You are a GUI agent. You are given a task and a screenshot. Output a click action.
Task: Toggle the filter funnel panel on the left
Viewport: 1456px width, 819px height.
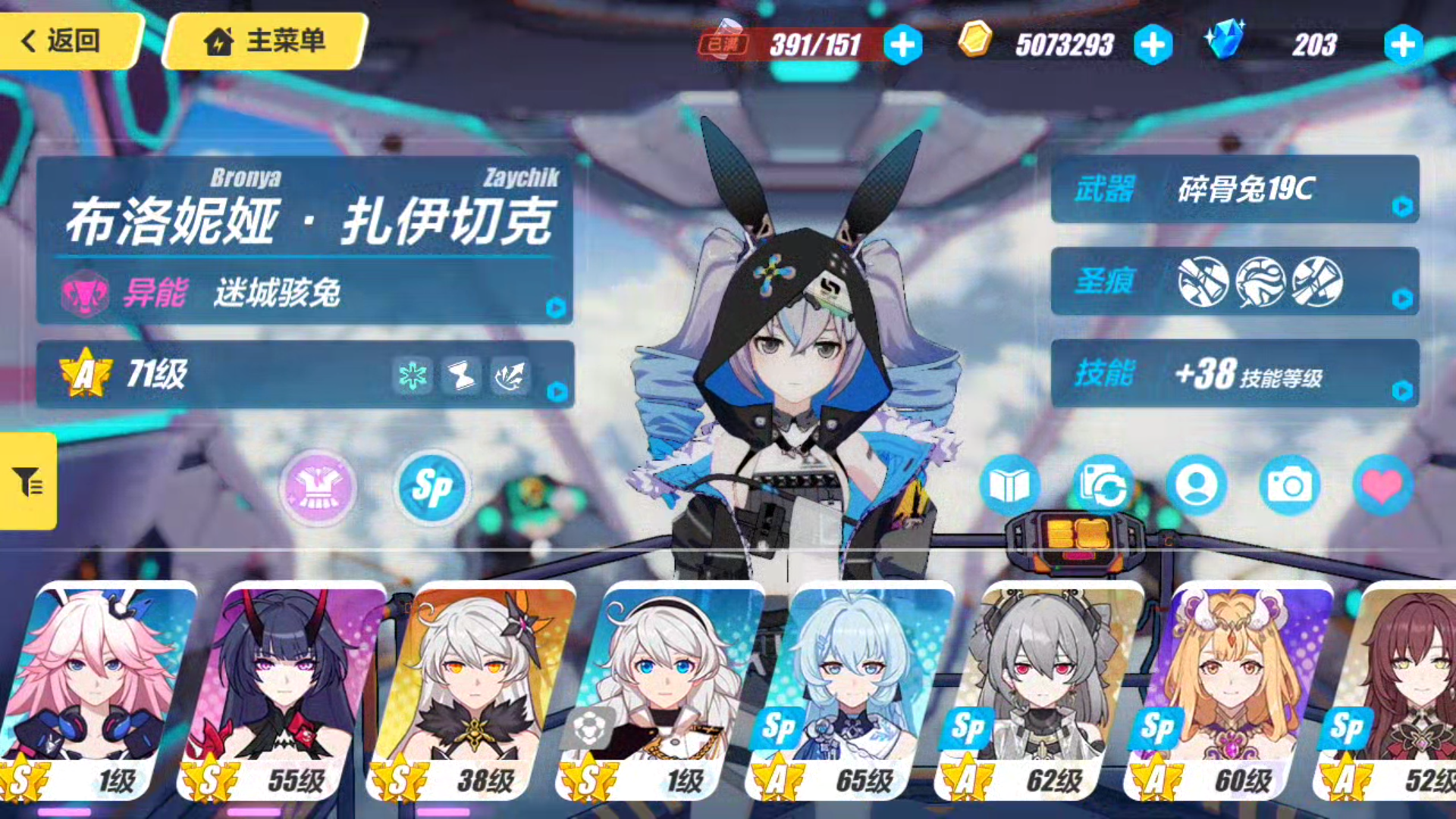27,480
